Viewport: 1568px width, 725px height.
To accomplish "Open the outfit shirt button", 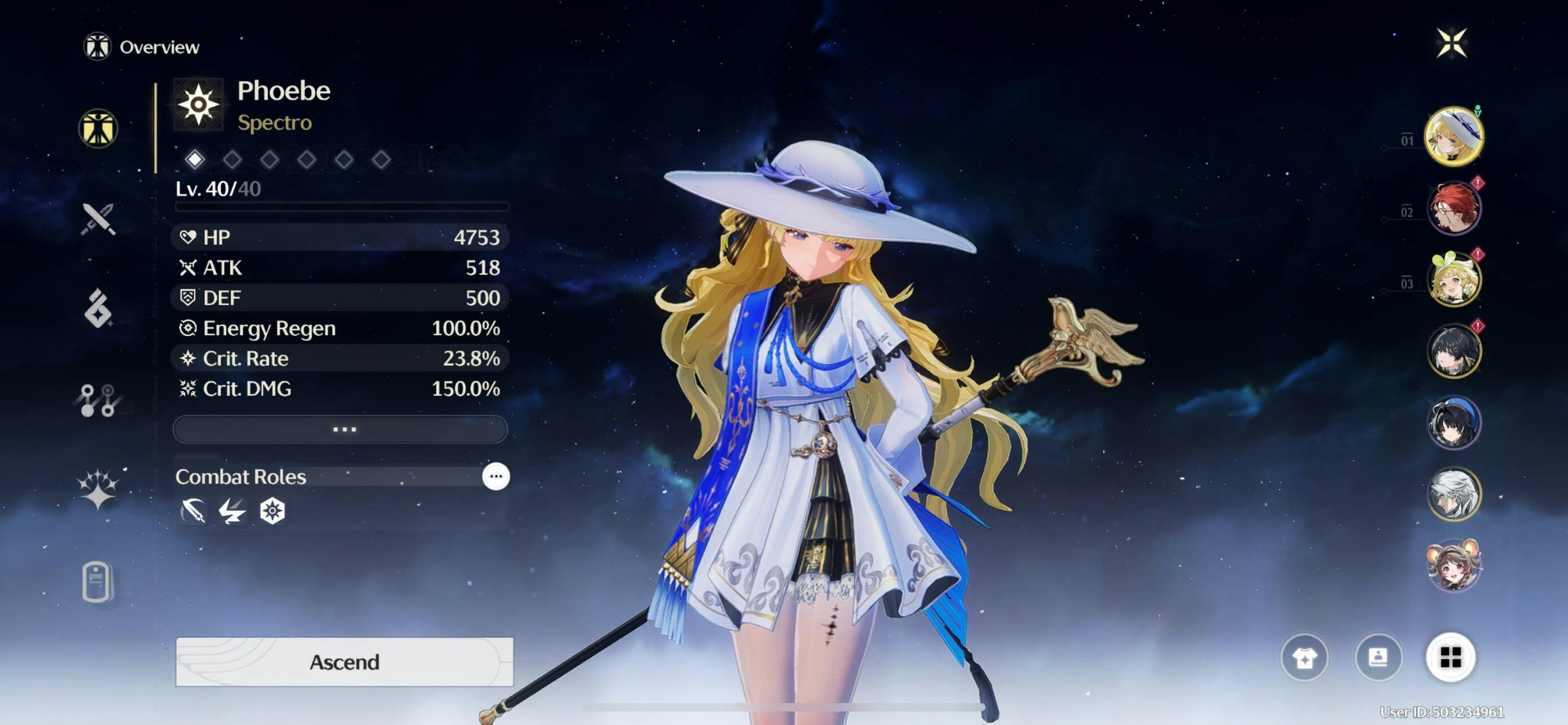I will [x=1304, y=657].
